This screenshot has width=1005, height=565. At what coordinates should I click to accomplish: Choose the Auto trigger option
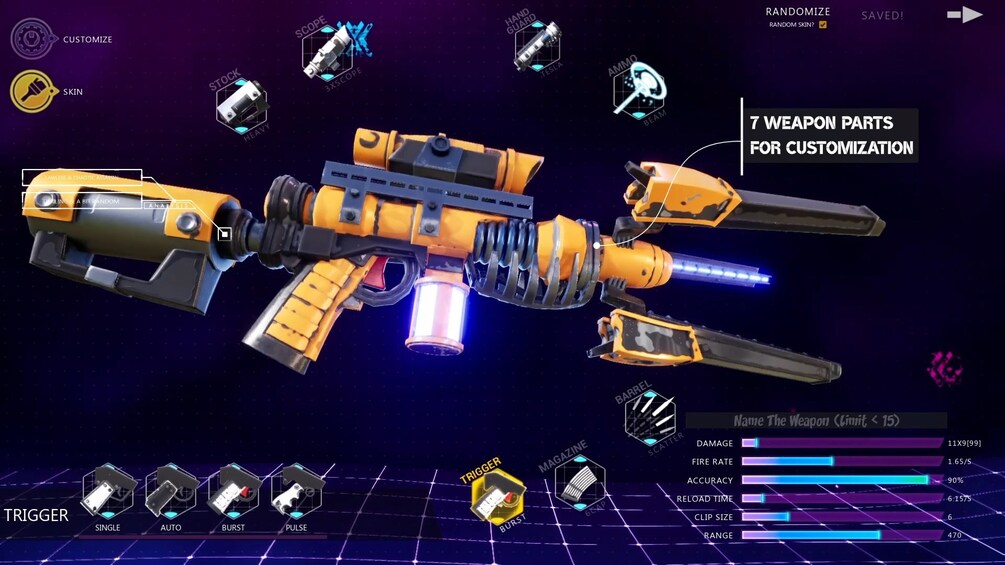(x=171, y=490)
